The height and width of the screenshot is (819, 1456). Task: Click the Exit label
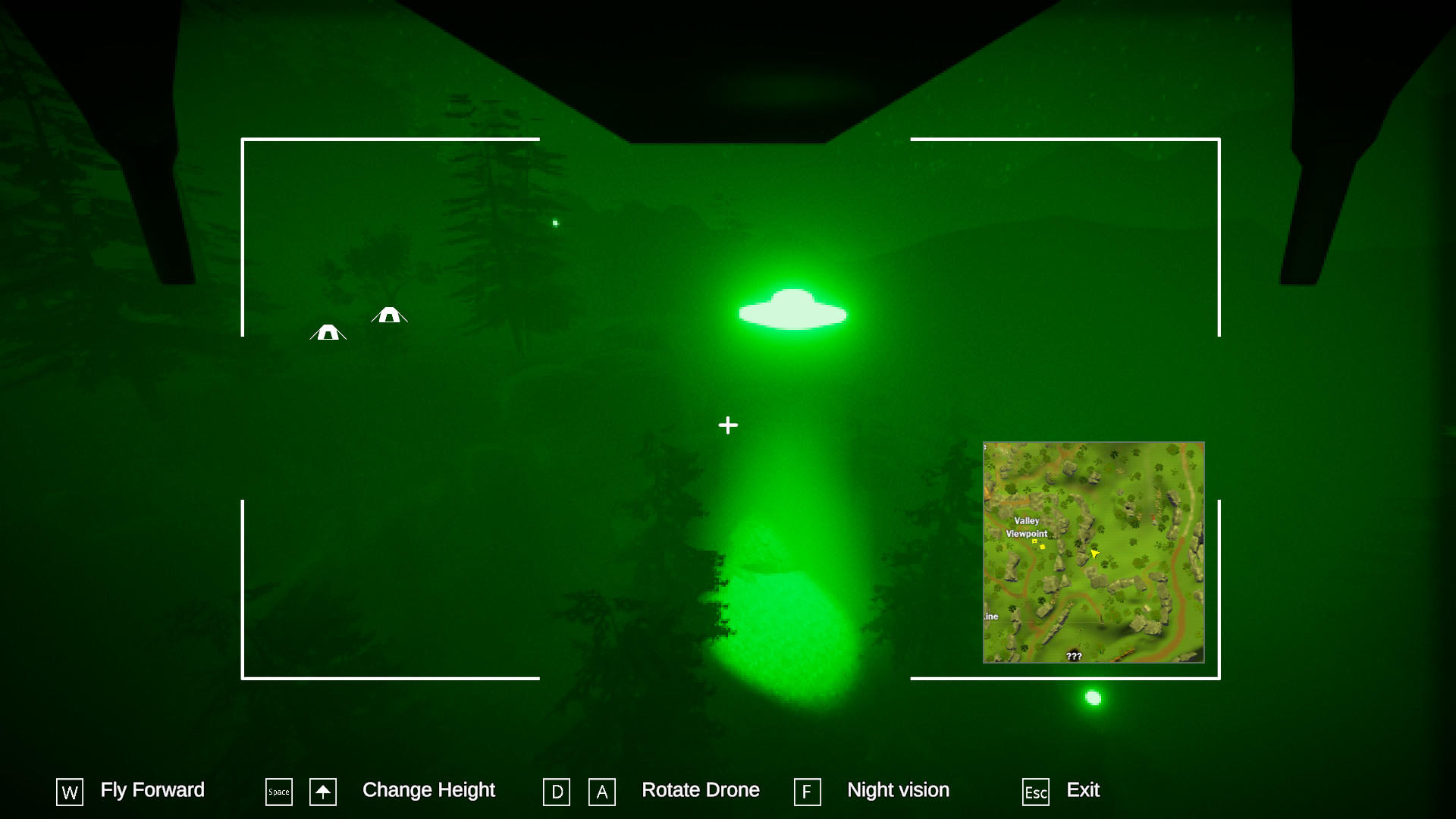(x=1083, y=790)
